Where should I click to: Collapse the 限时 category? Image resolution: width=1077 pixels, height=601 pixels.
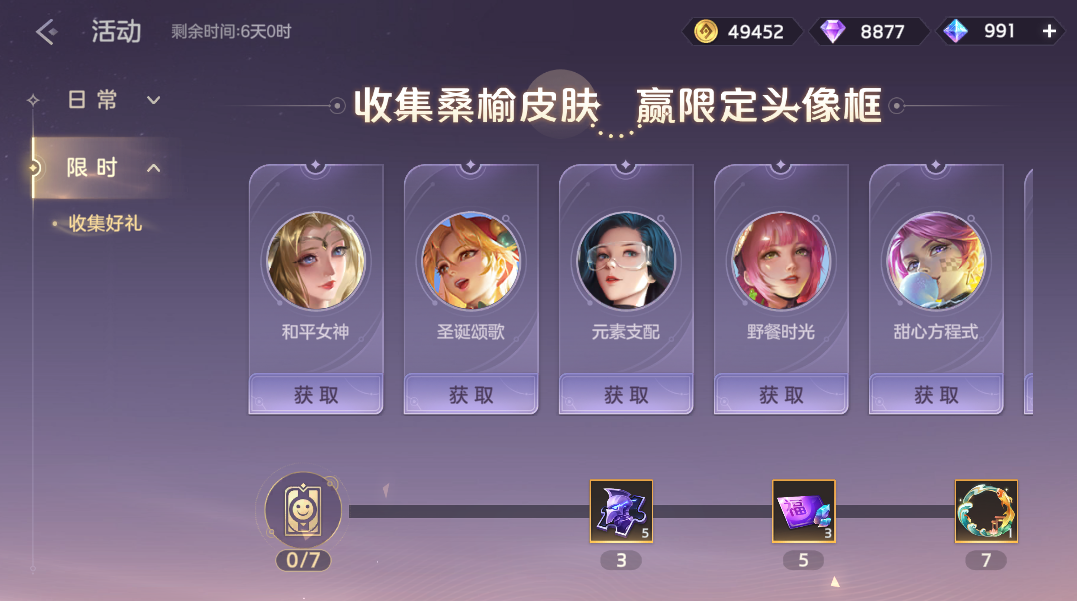[x=112, y=167]
